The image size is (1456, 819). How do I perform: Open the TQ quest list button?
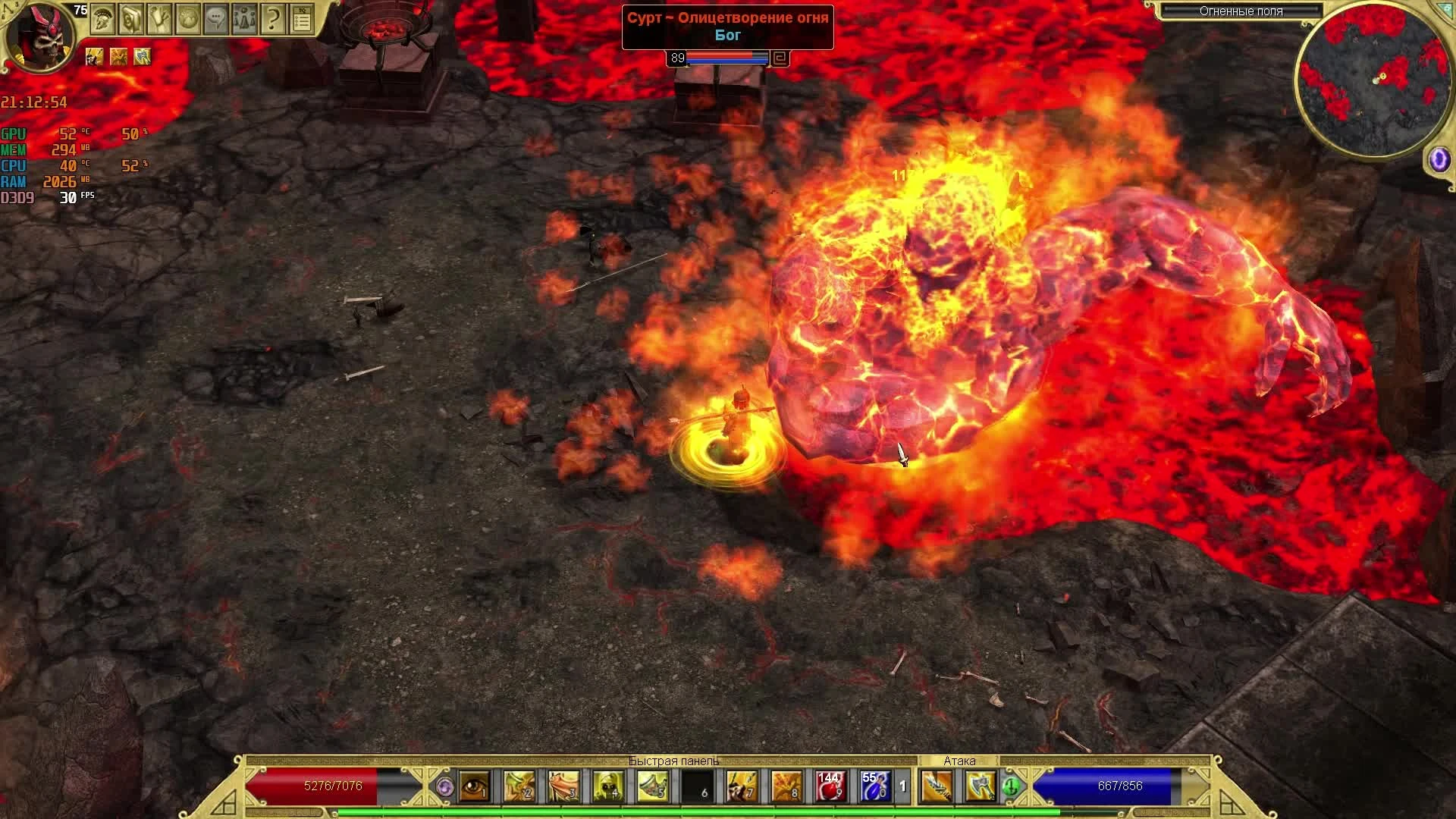point(303,20)
